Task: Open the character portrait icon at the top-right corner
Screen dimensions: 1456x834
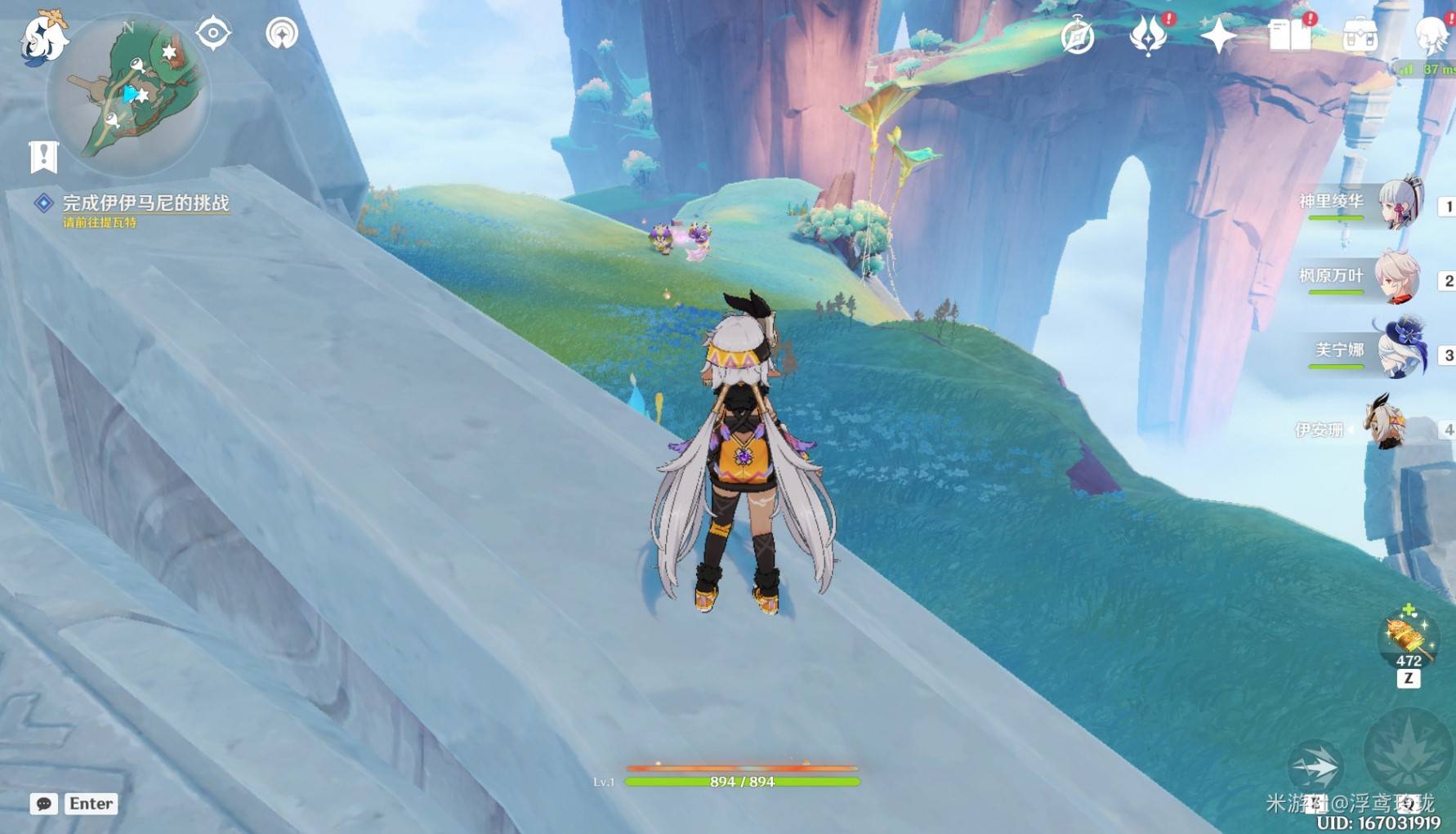Action: (x=1433, y=36)
